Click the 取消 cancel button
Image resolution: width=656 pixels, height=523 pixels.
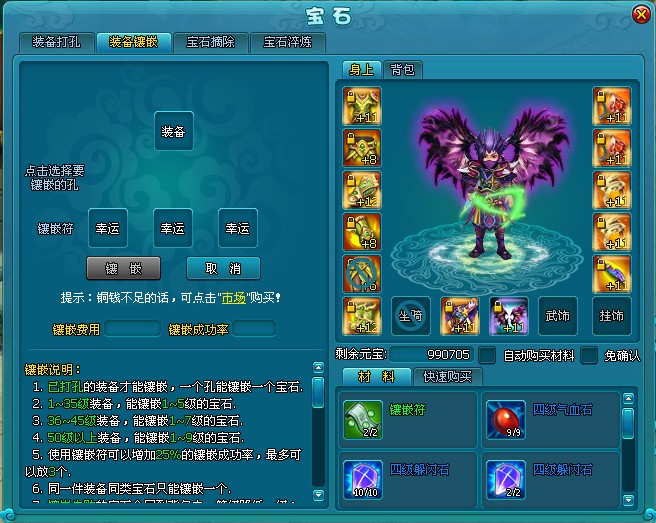[223, 268]
